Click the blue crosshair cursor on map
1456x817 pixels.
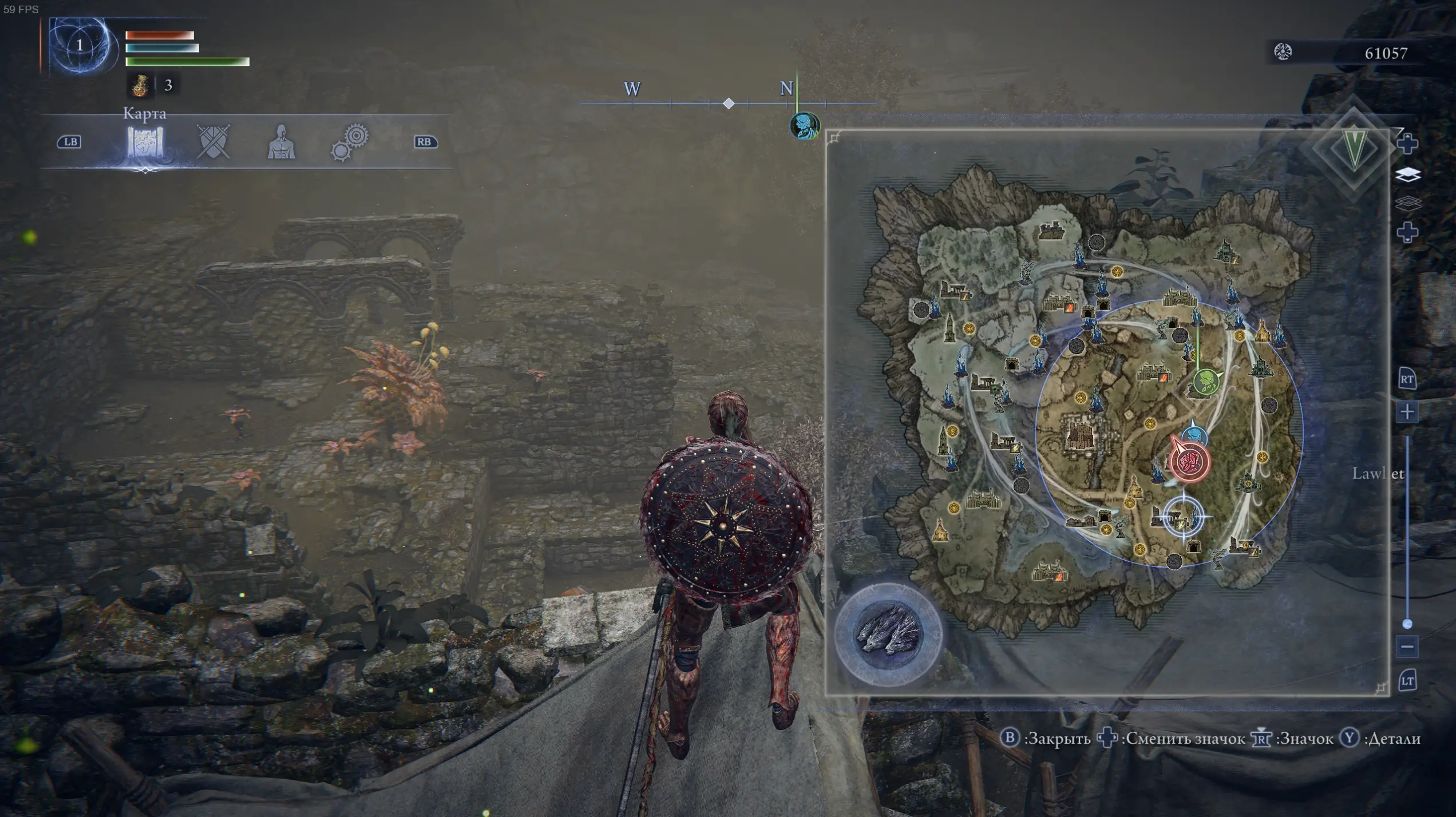(x=1184, y=516)
